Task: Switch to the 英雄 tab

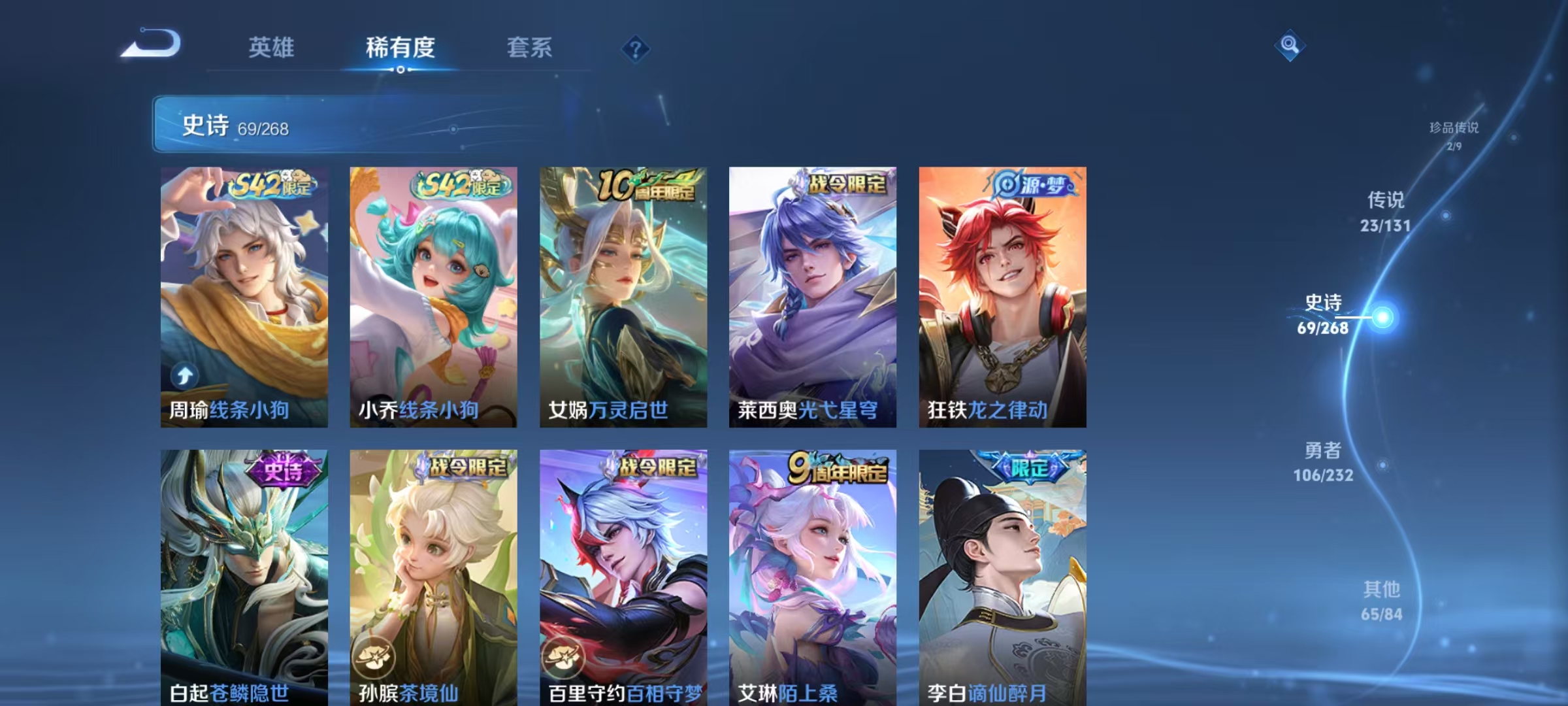Action: (271, 48)
